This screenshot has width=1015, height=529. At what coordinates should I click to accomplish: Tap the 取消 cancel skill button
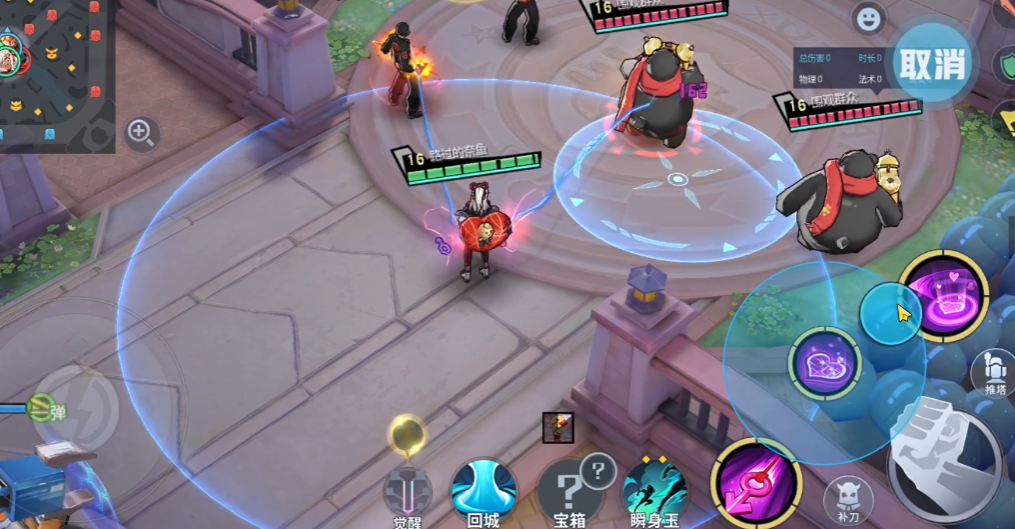click(x=933, y=64)
